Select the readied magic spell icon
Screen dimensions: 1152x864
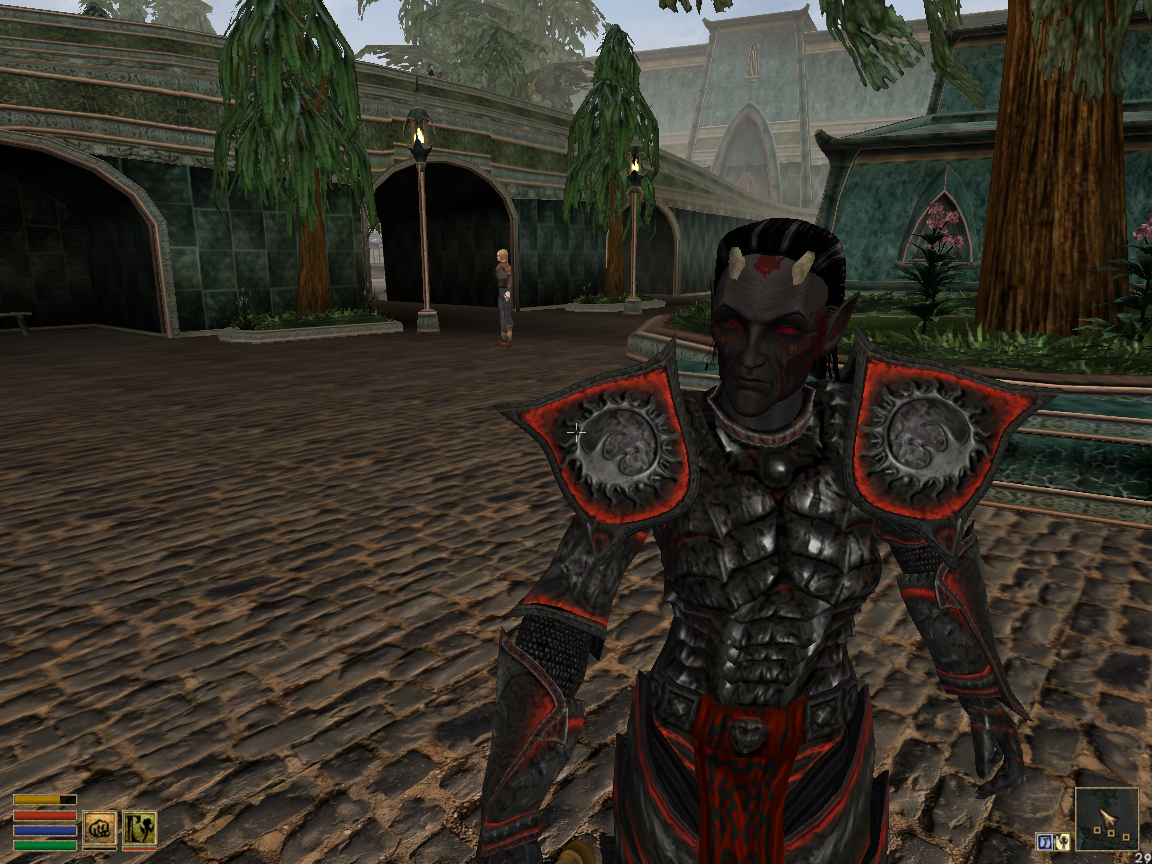(139, 827)
